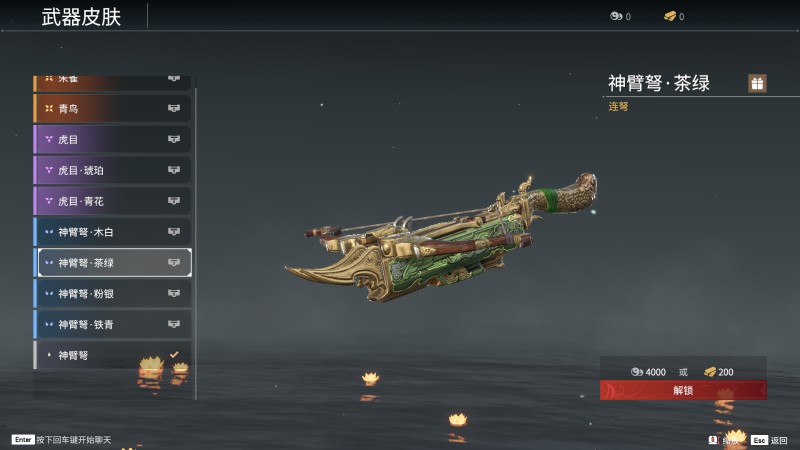The image size is (800, 450).
Task: Select the default 神臂弩 skin with checkmark
Action: [x=112, y=355]
